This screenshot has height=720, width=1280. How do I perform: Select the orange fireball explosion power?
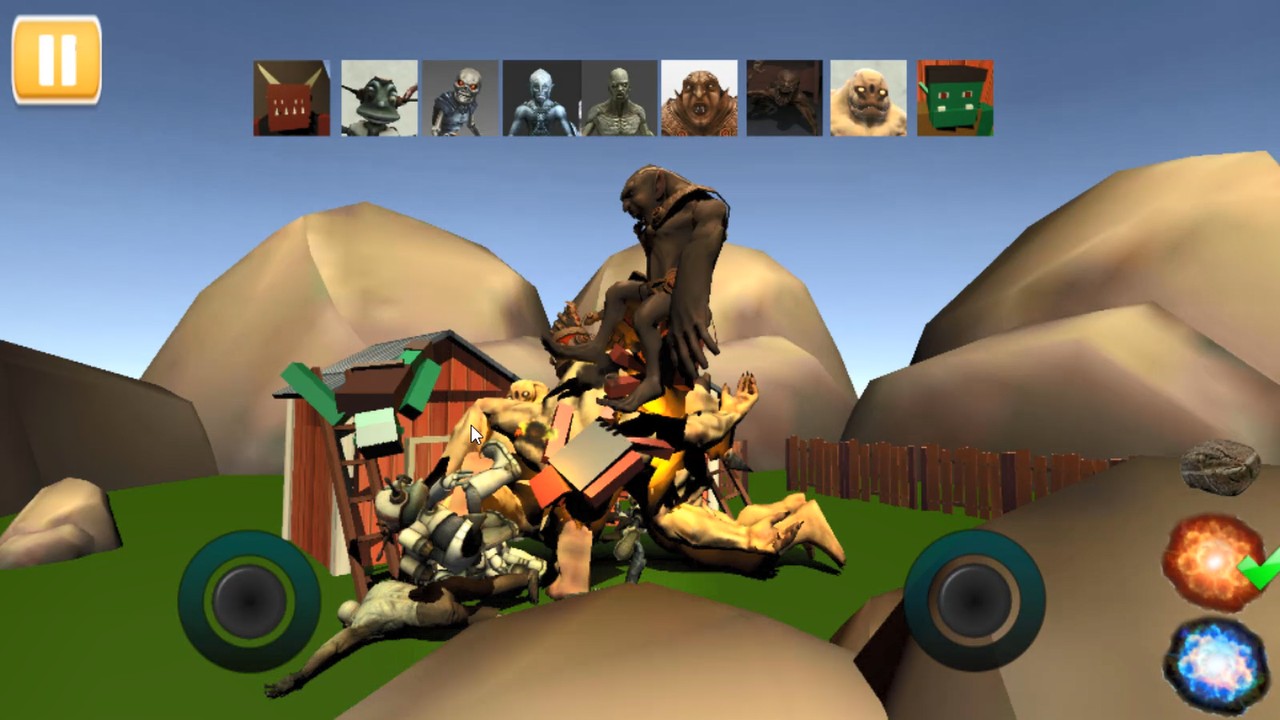[x=1213, y=563]
